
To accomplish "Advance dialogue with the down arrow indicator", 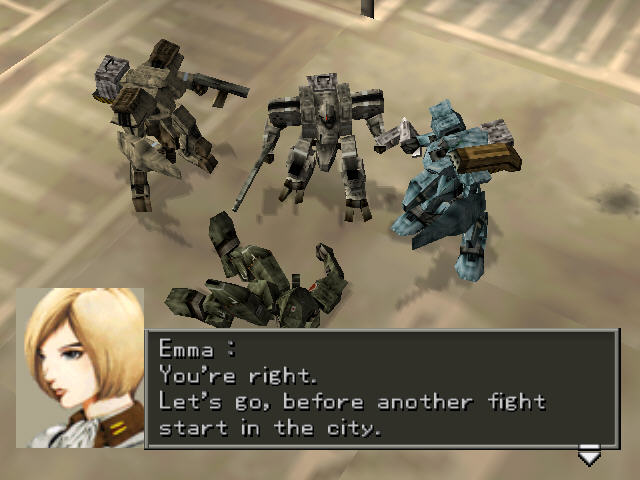I will 589,457.
